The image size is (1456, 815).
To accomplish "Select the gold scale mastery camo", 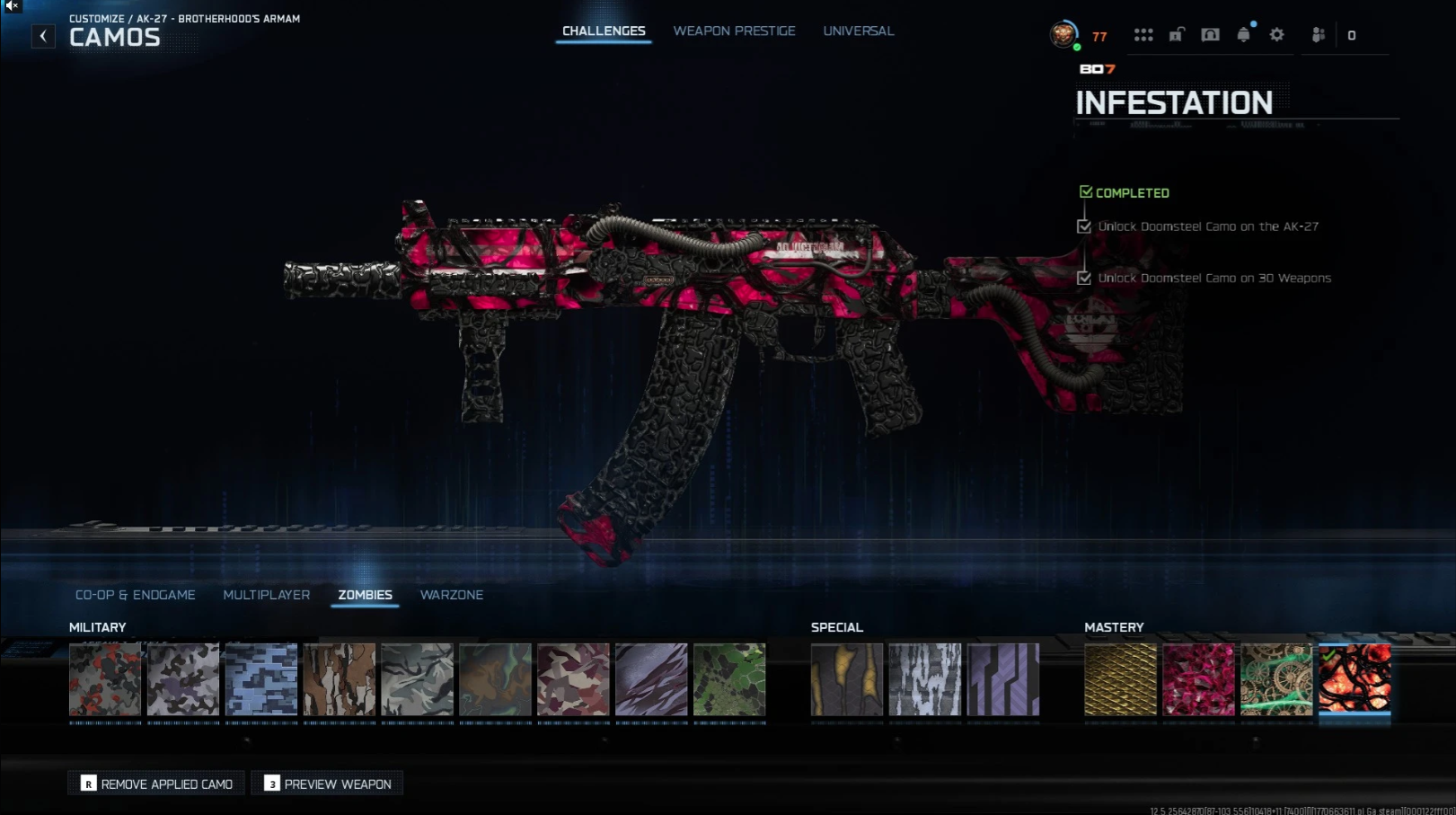I will pyautogui.click(x=1120, y=679).
